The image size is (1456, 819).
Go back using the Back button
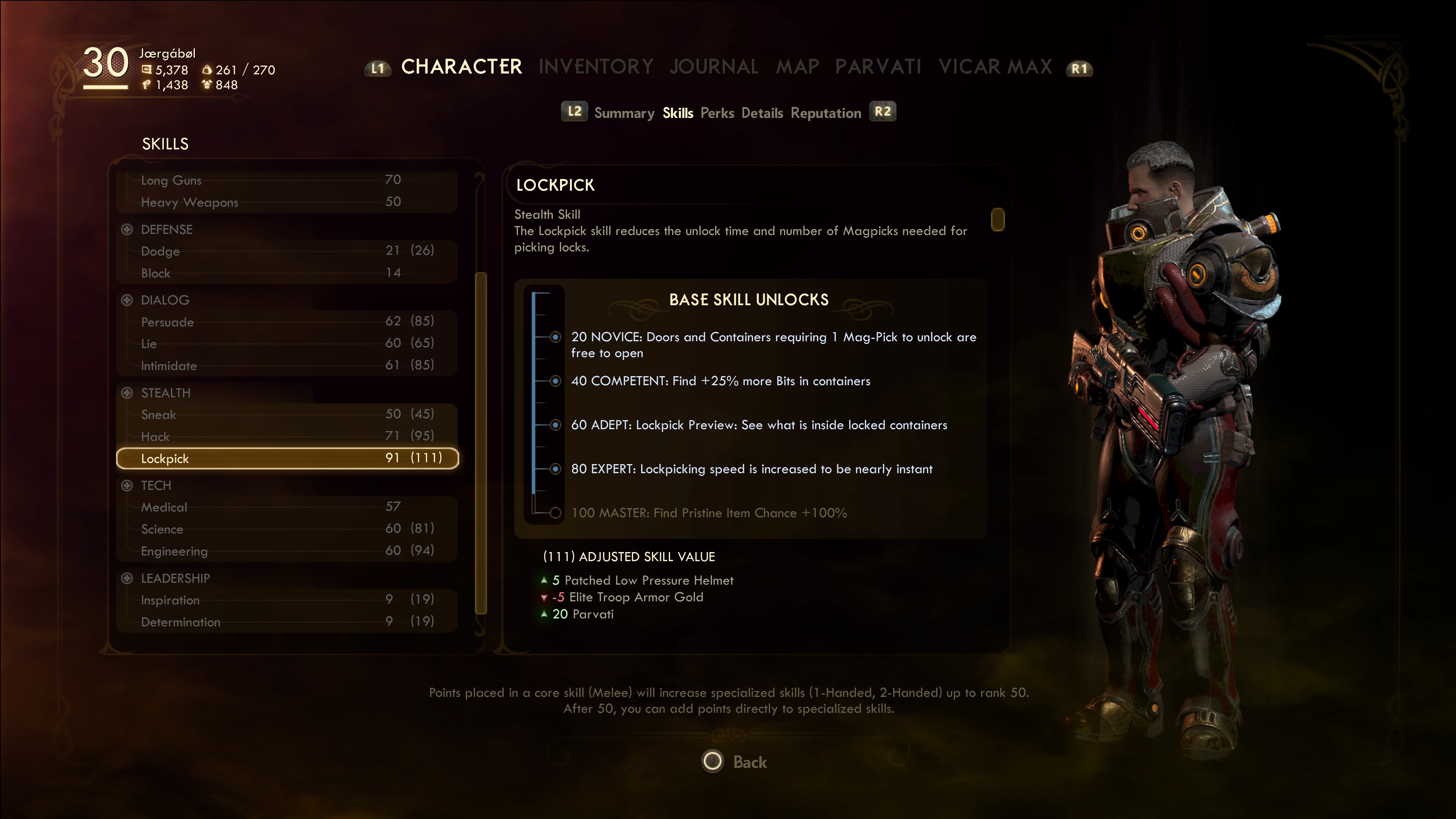(734, 761)
